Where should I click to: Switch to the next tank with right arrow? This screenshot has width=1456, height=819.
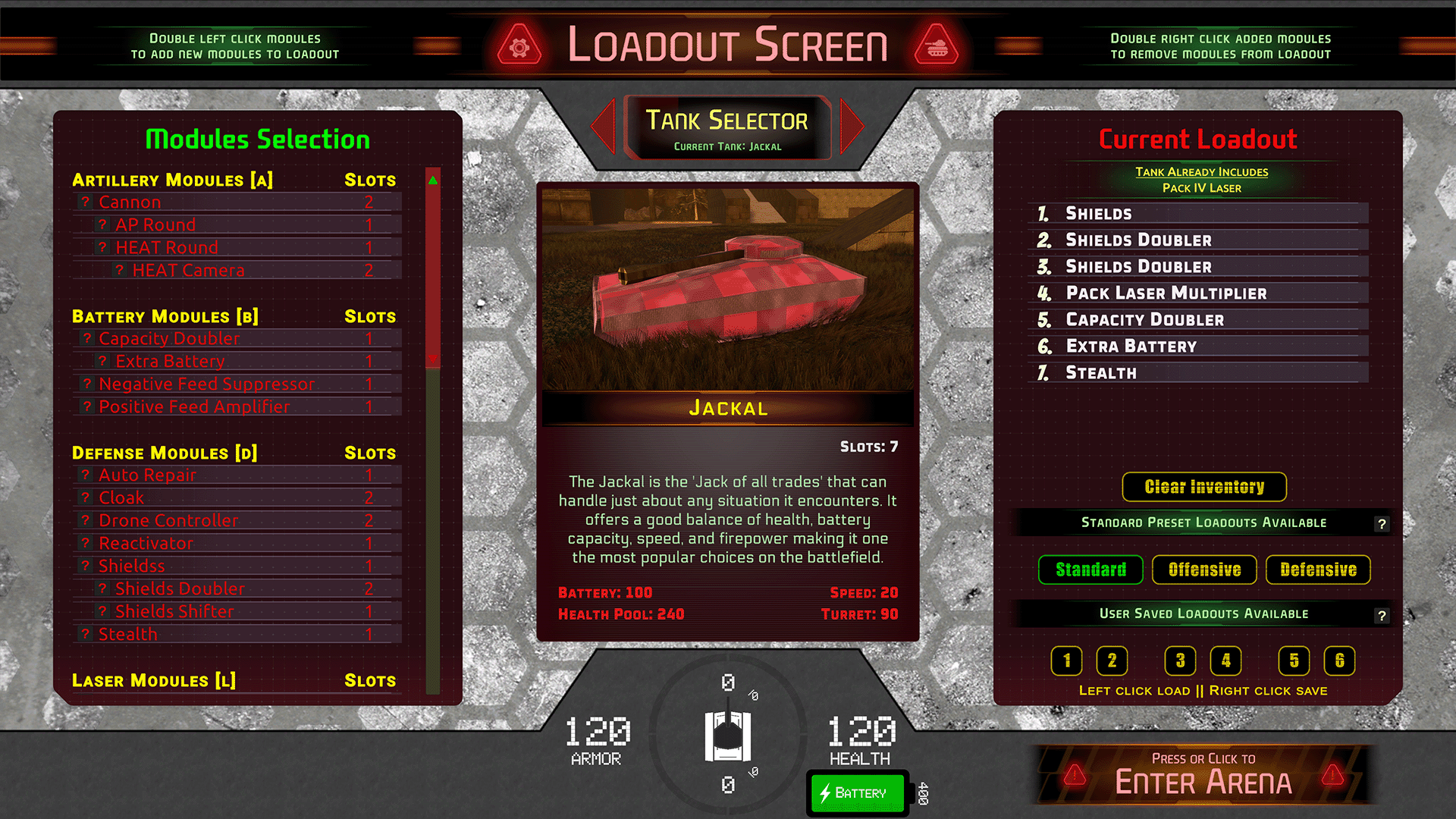[x=852, y=126]
